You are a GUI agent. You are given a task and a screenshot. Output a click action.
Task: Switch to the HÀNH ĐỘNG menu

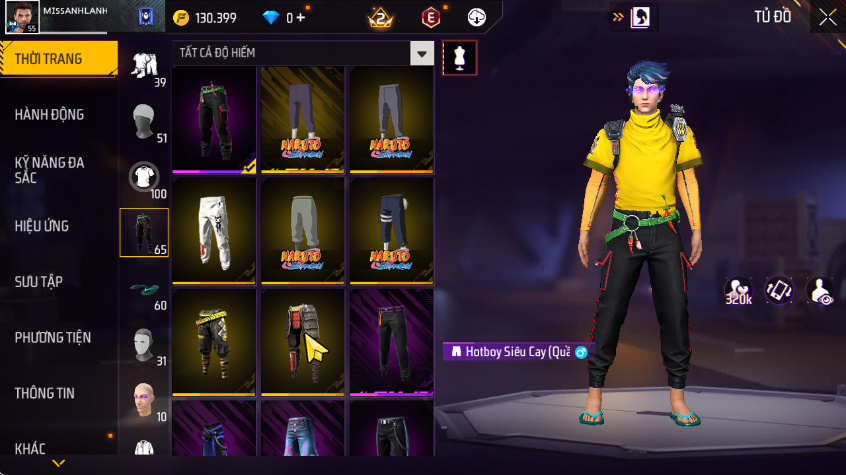click(x=49, y=115)
